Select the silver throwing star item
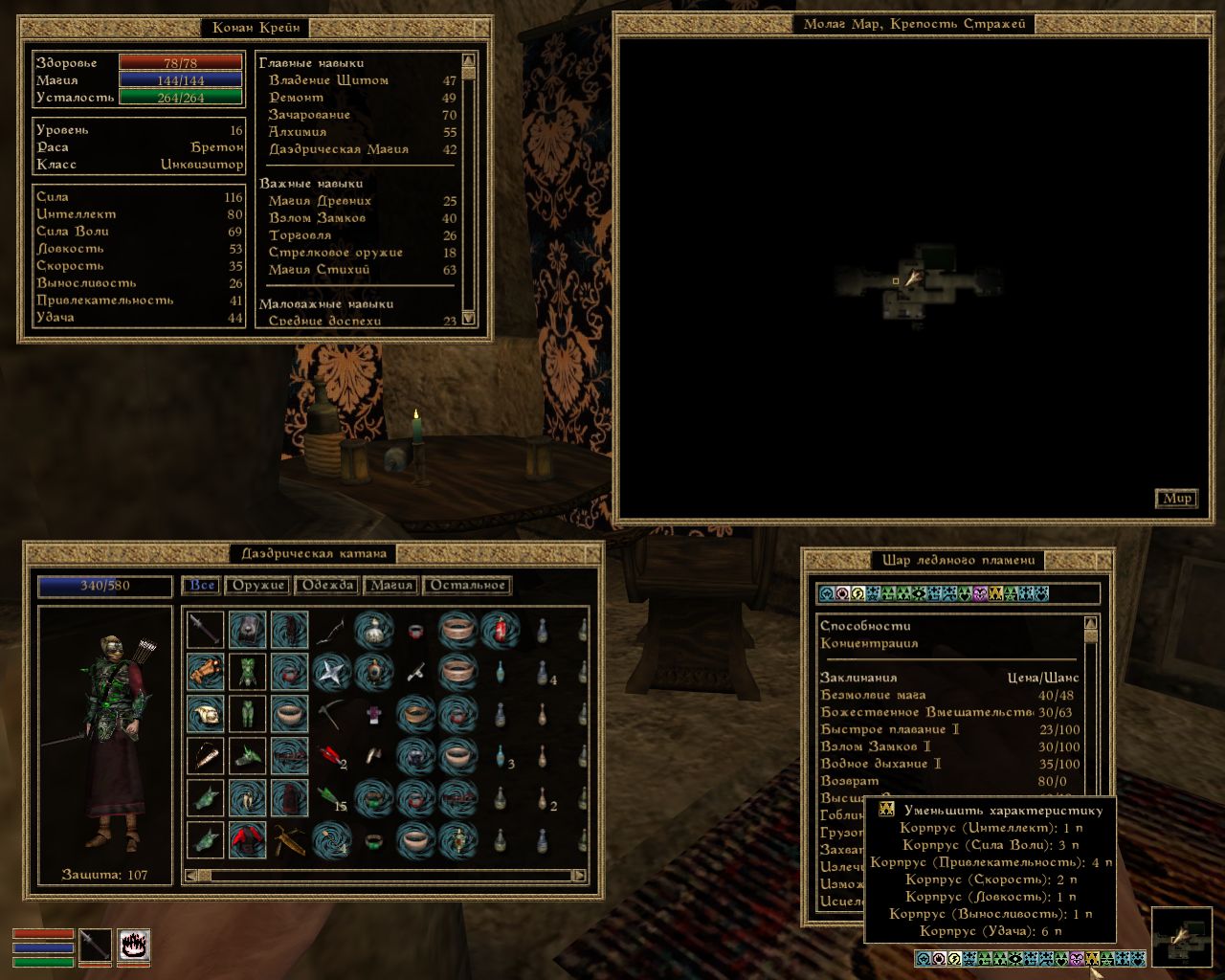 [330, 672]
